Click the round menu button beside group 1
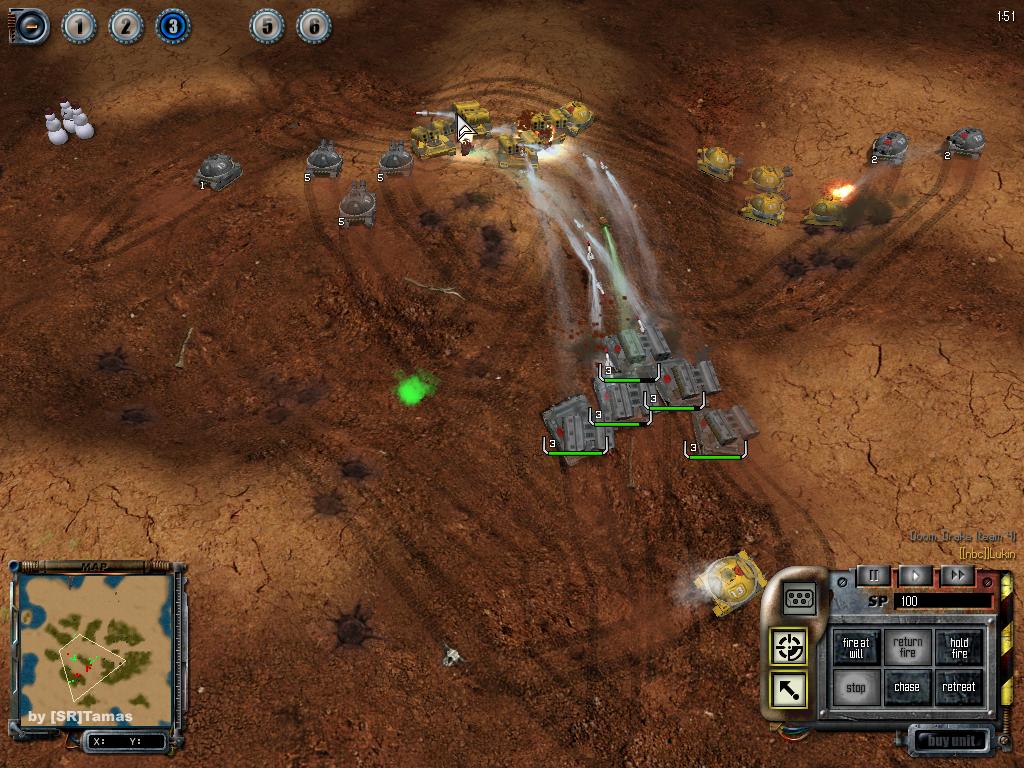This screenshot has height=768, width=1024. click(x=31, y=26)
